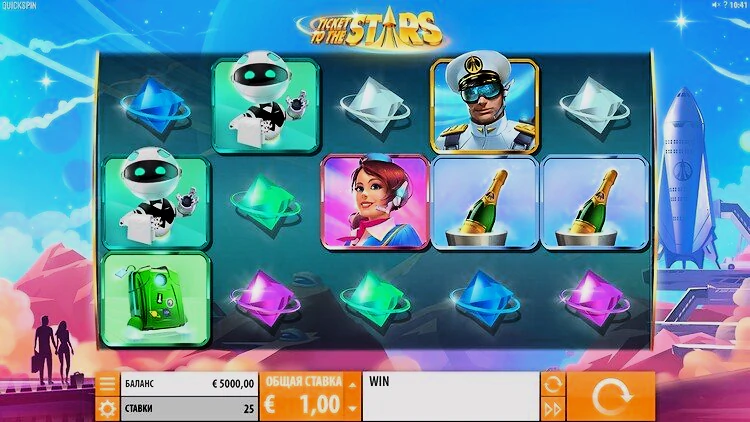
Task: Open the gear settings
Action: pos(107,408)
